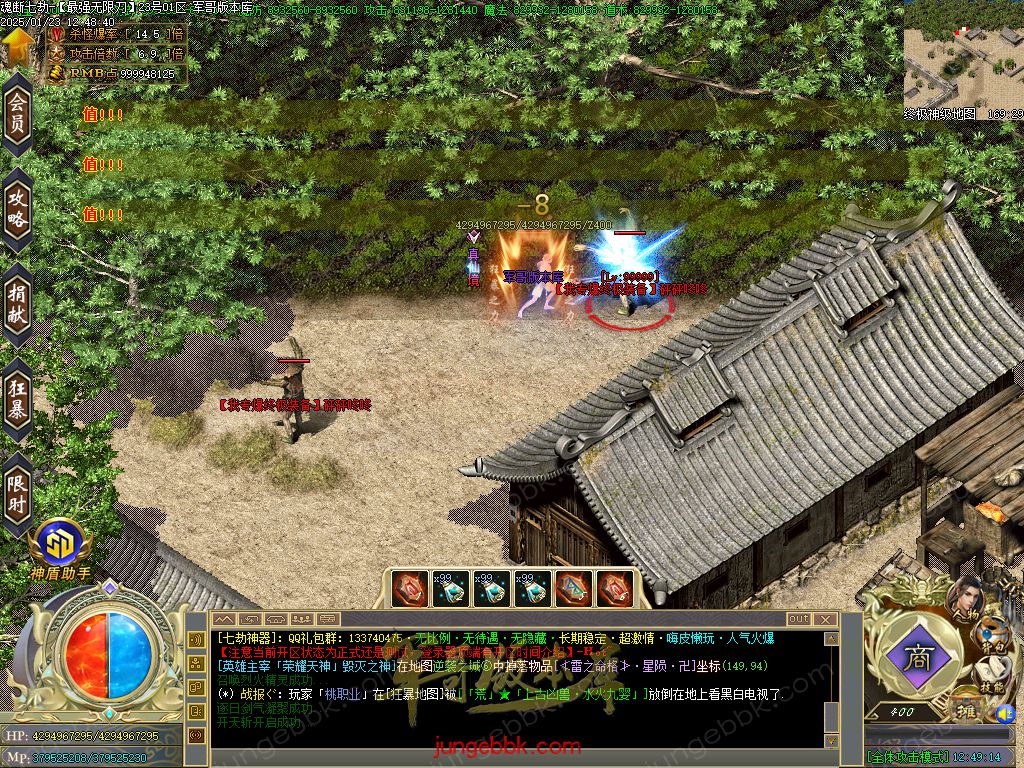Use the last red scroll hotbar slot
This screenshot has width=1024, height=768.
click(612, 589)
